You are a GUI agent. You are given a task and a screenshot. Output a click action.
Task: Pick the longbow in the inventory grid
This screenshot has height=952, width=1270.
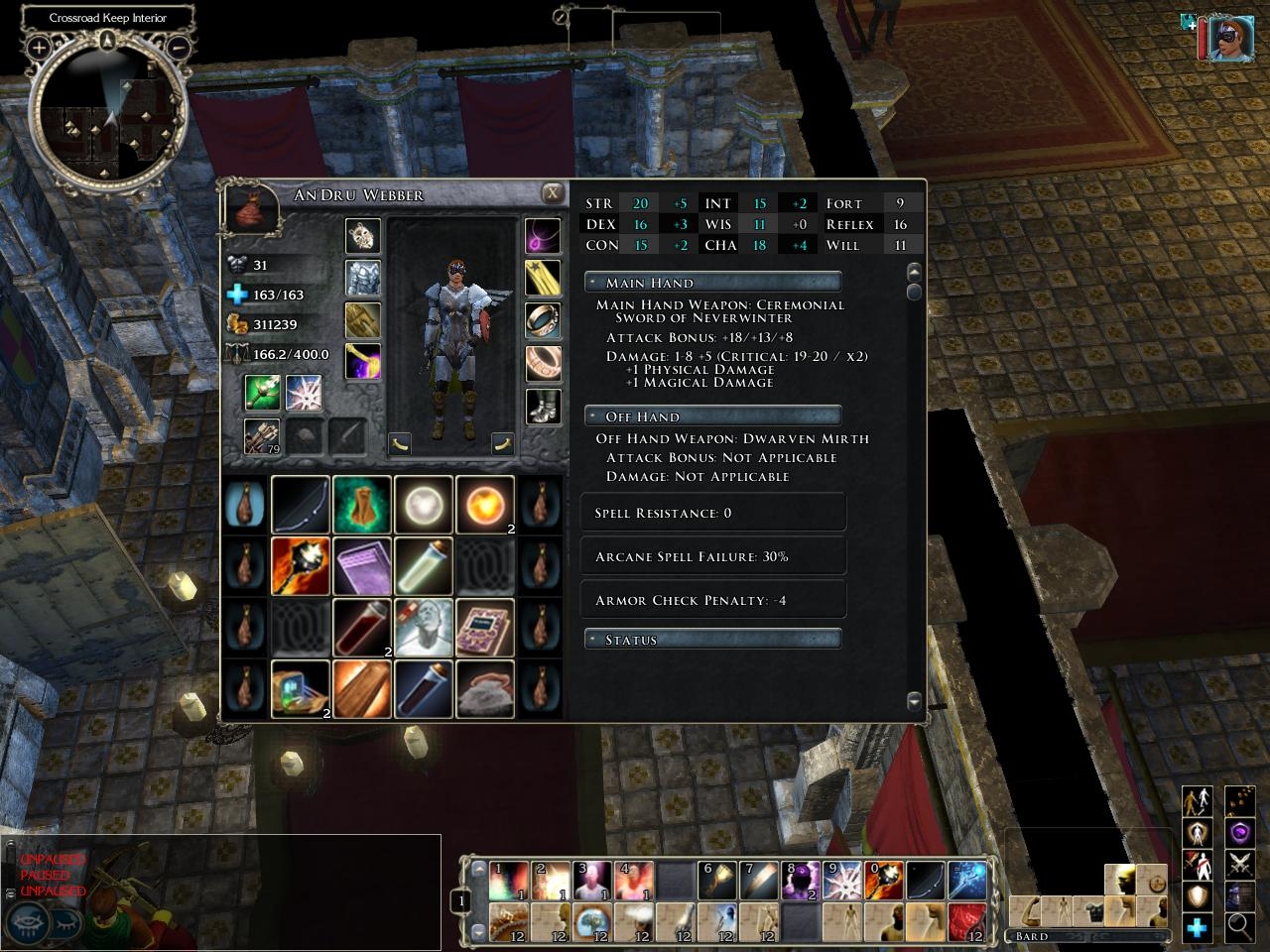tap(301, 505)
